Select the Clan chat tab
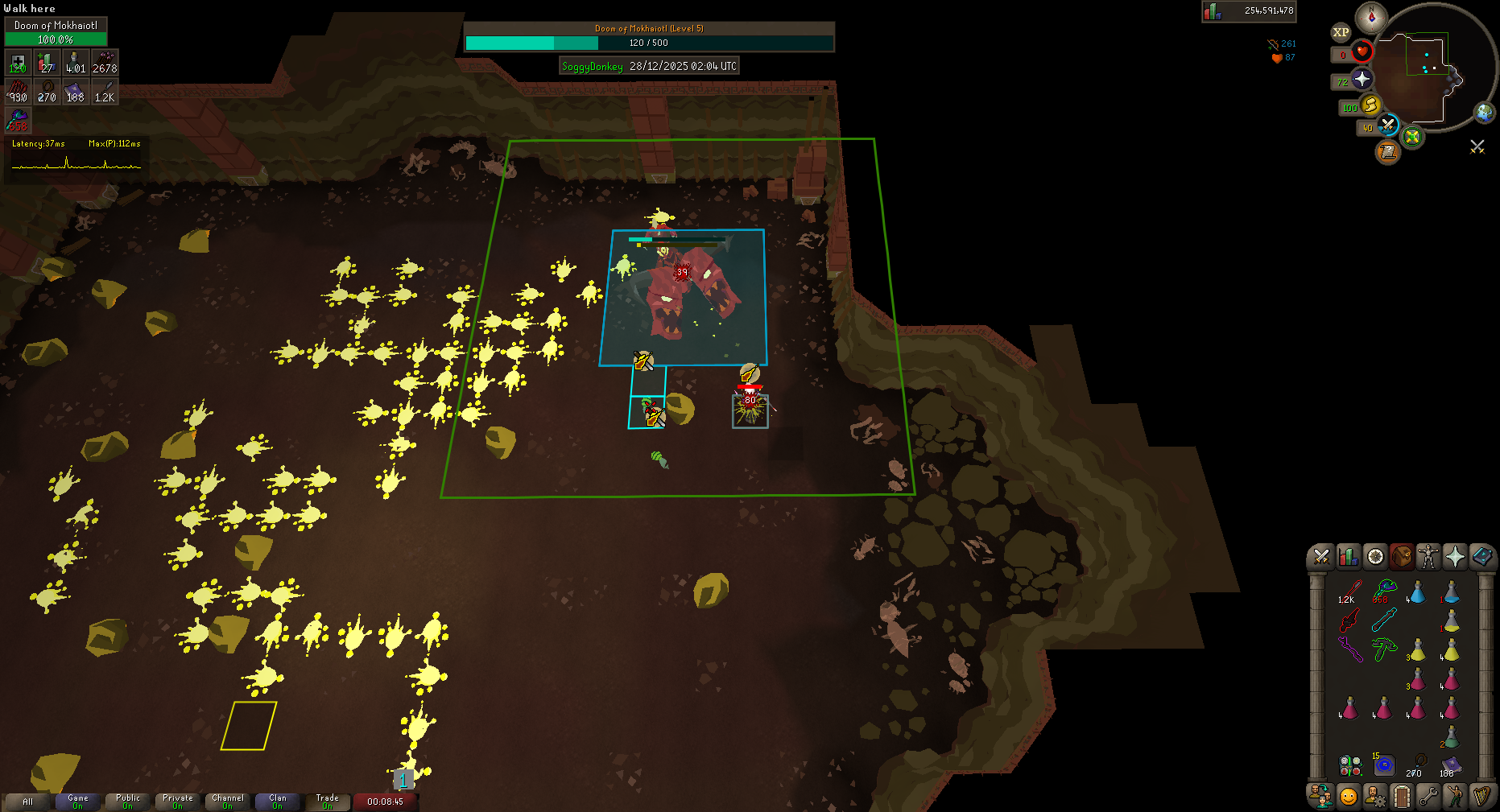 pos(277,802)
